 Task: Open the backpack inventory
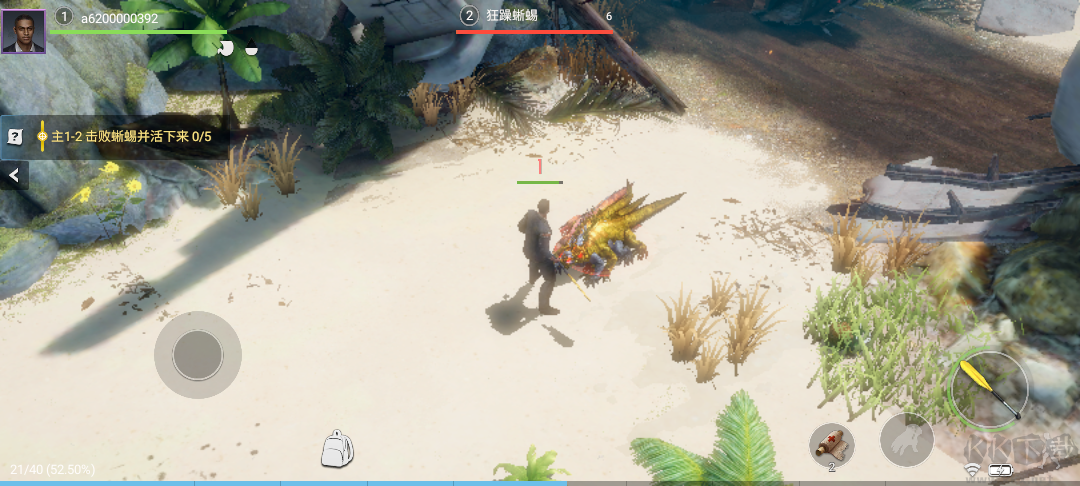tap(338, 449)
